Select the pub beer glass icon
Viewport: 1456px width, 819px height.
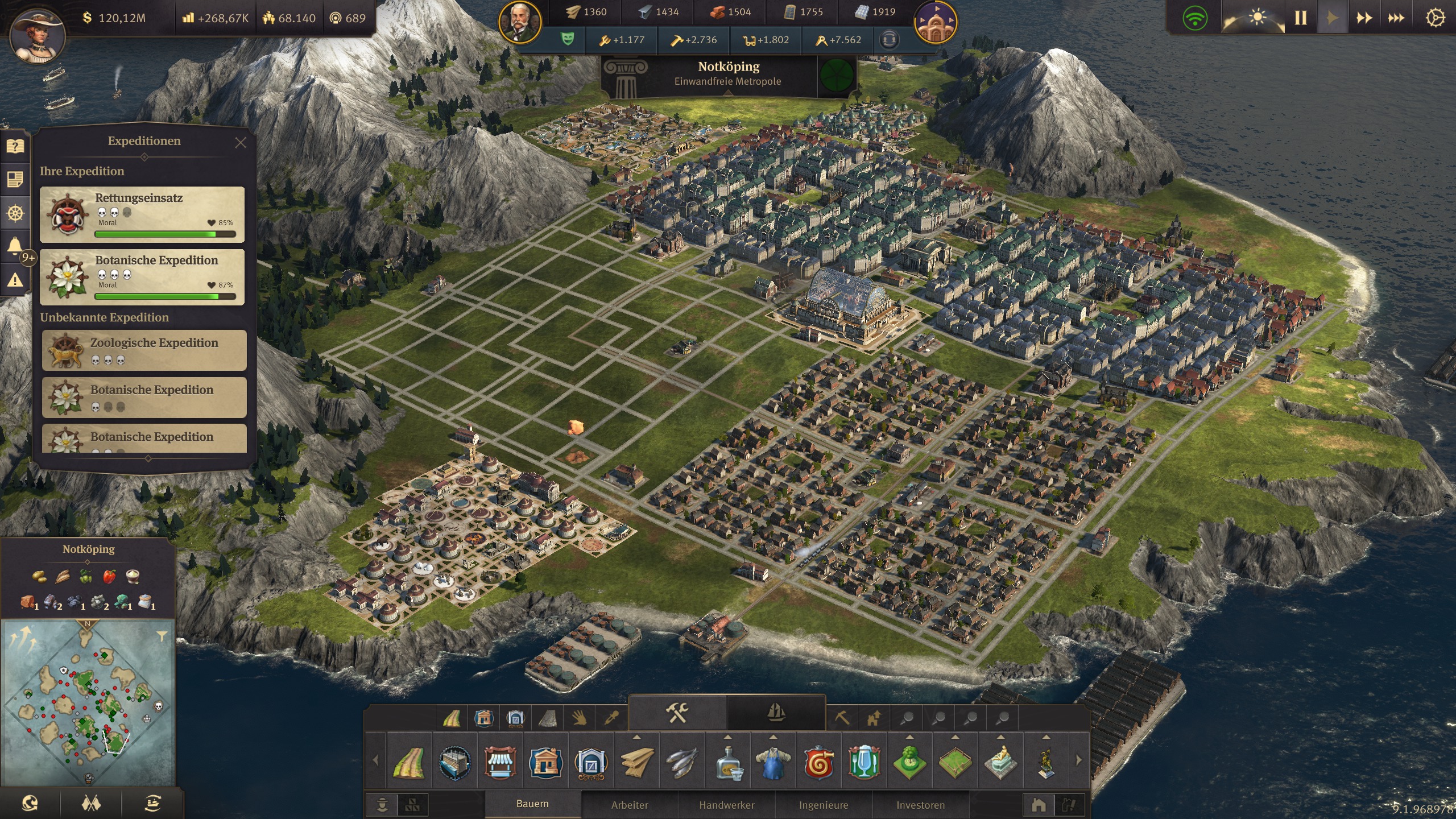click(864, 762)
